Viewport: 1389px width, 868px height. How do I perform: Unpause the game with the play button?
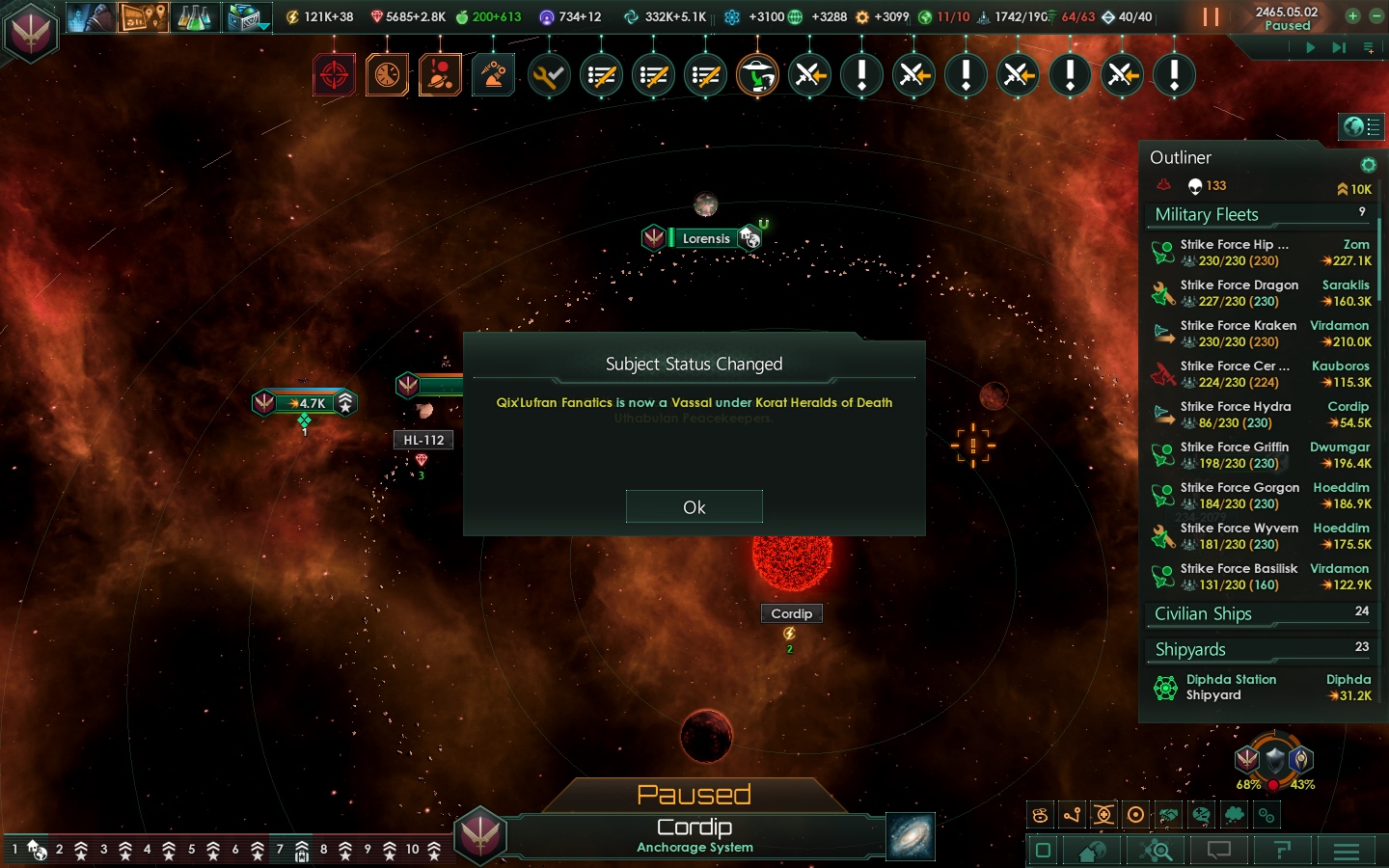[1311, 47]
